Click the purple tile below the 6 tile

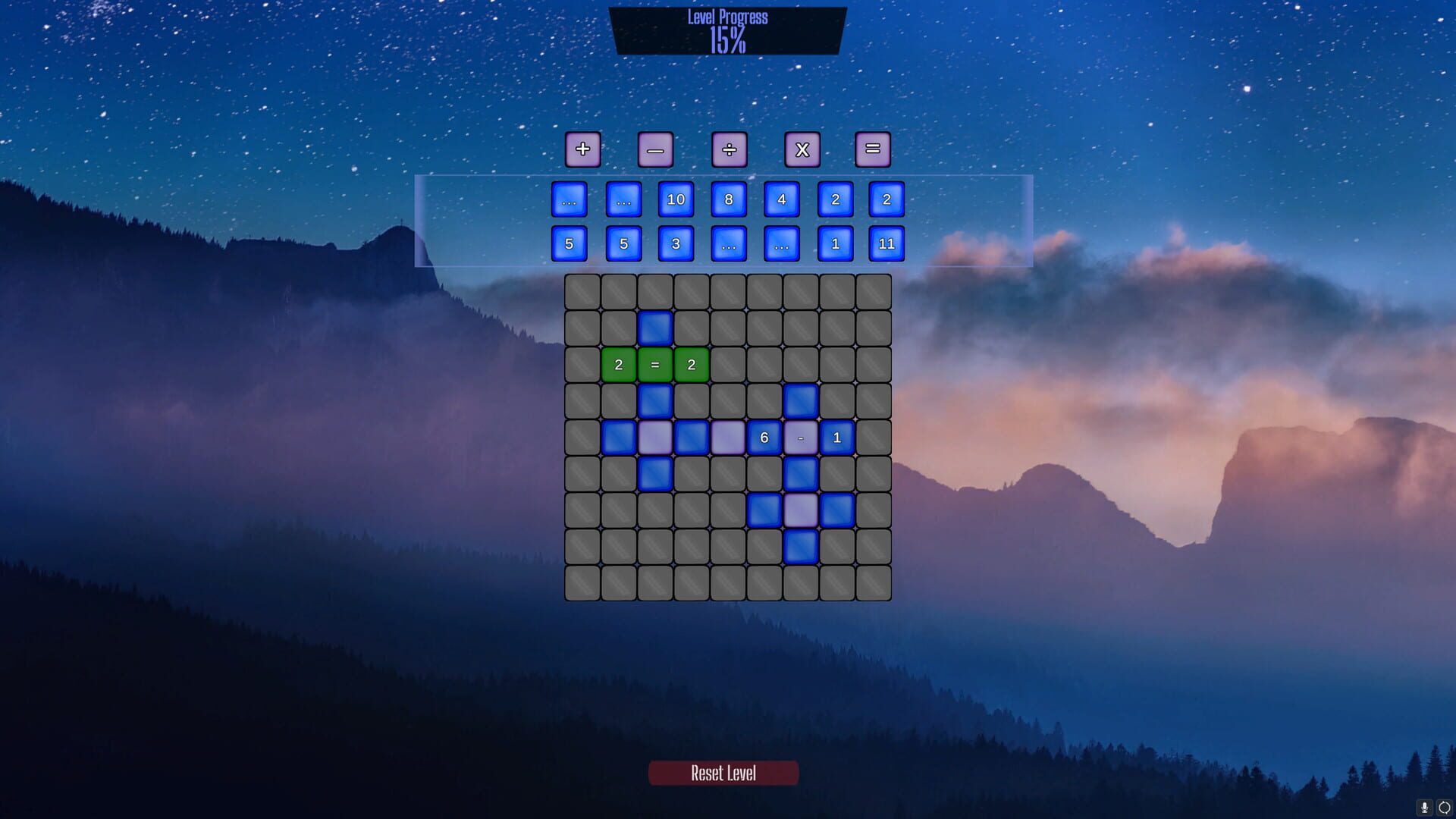(800, 510)
